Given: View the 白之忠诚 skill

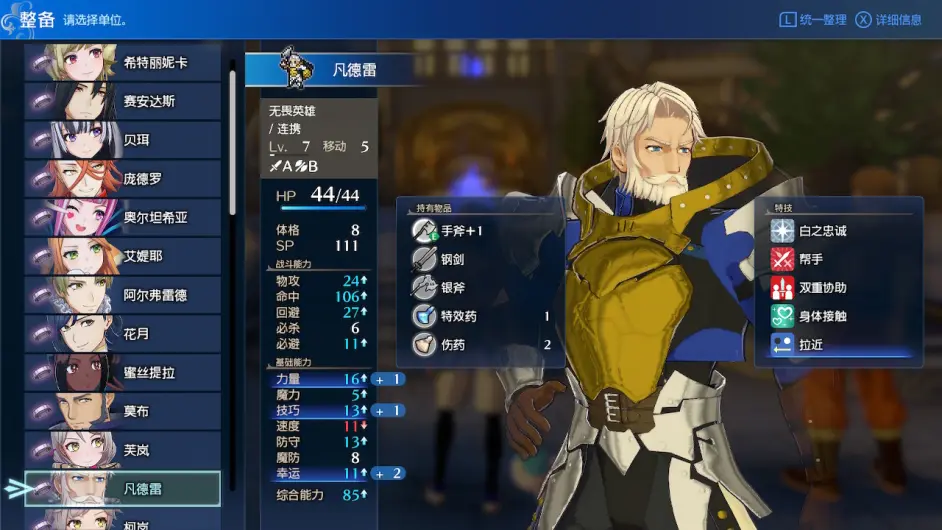Looking at the screenshot, I should point(822,231).
